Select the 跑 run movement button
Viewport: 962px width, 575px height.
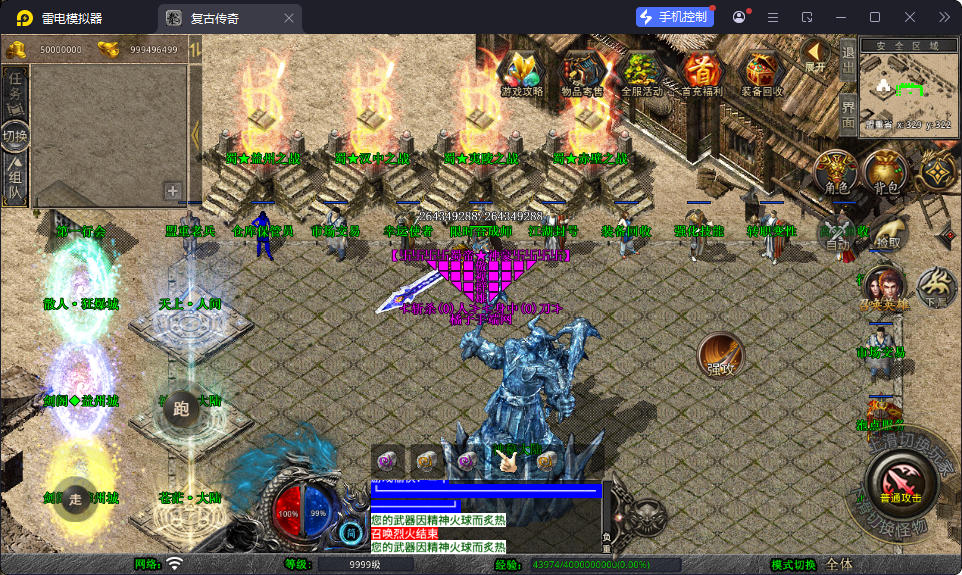(181, 408)
